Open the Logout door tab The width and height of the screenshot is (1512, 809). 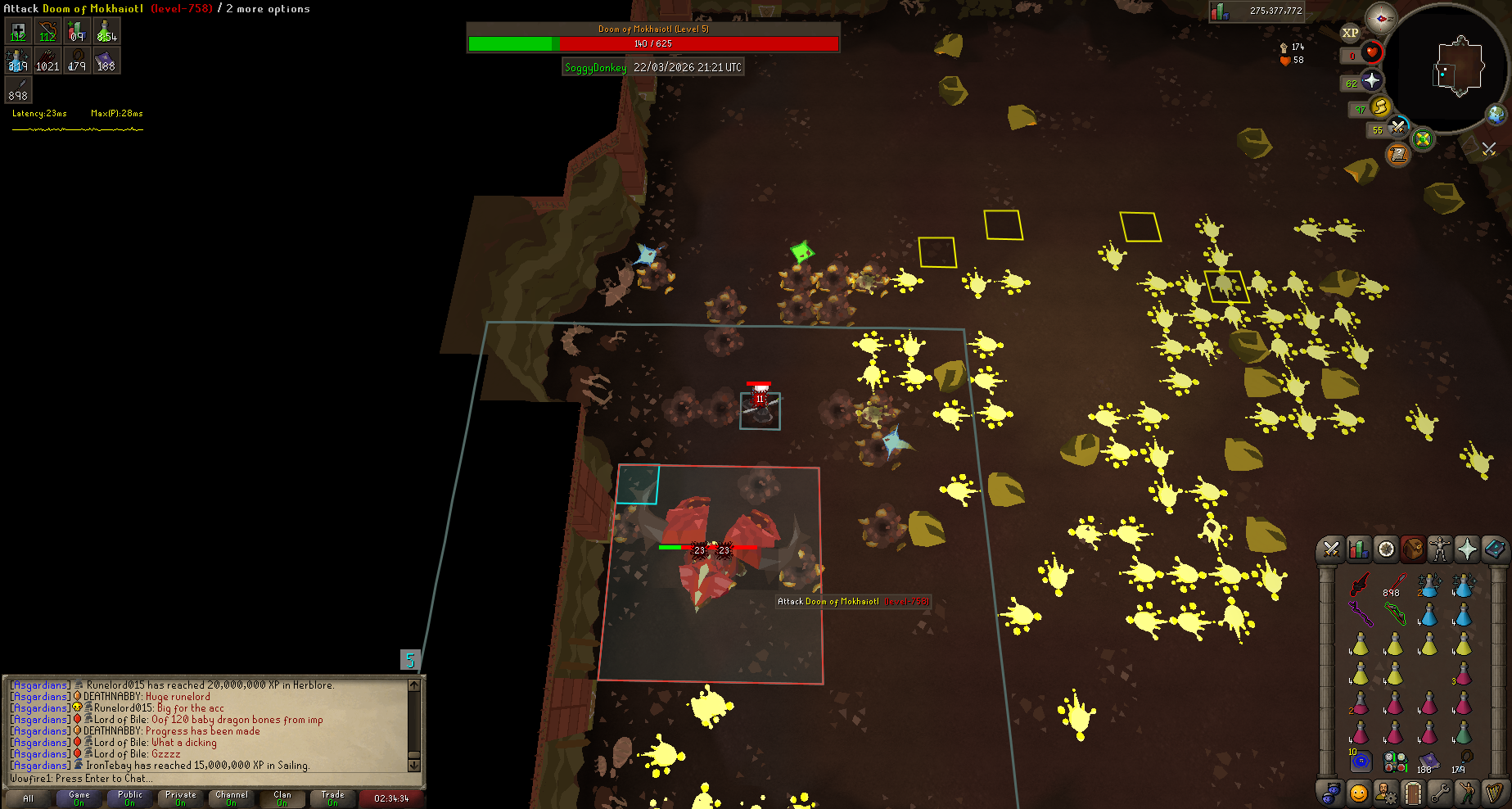click(1413, 793)
